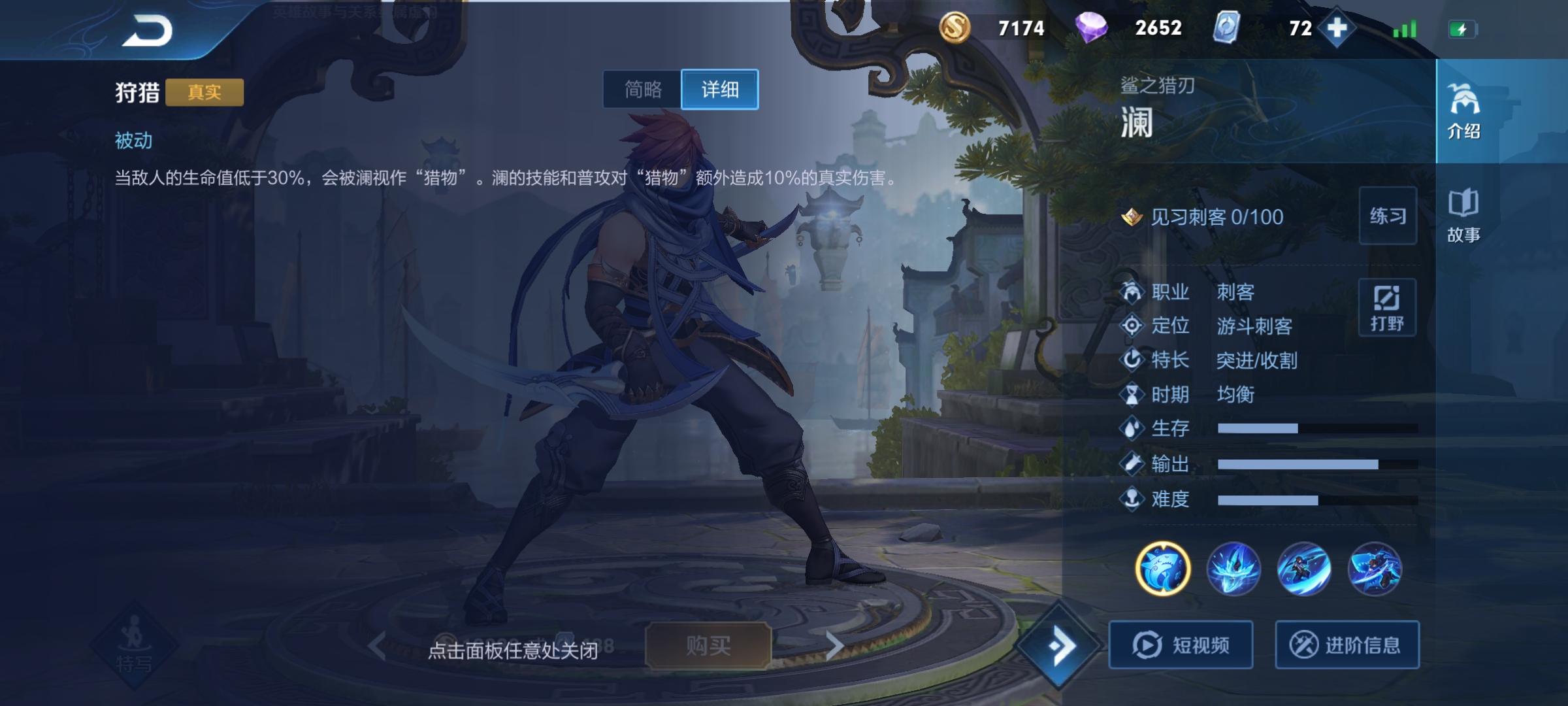Viewport: 1568px width, 706px height.
Task: Open the 打野 jungle role button
Action: coord(1387,307)
